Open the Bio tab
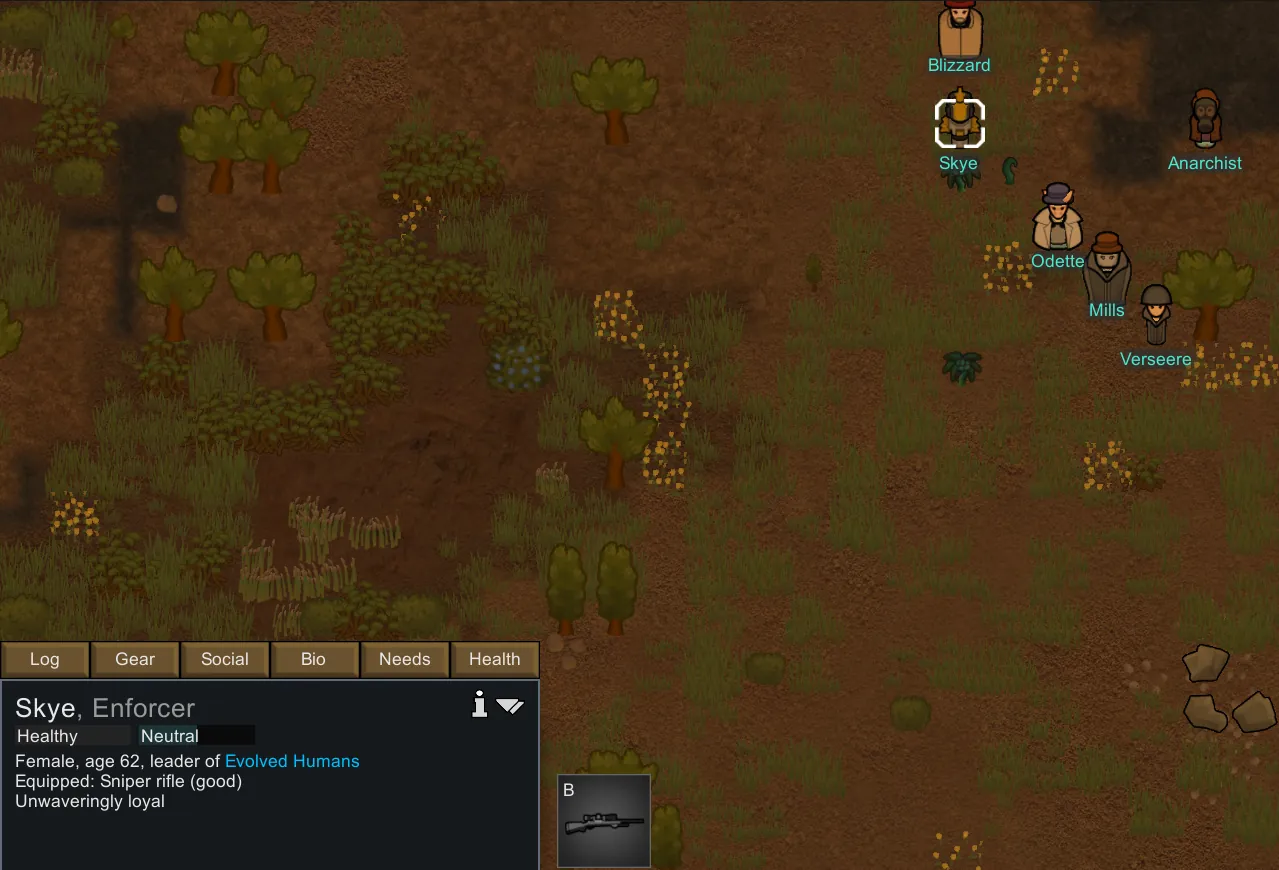 (314, 660)
